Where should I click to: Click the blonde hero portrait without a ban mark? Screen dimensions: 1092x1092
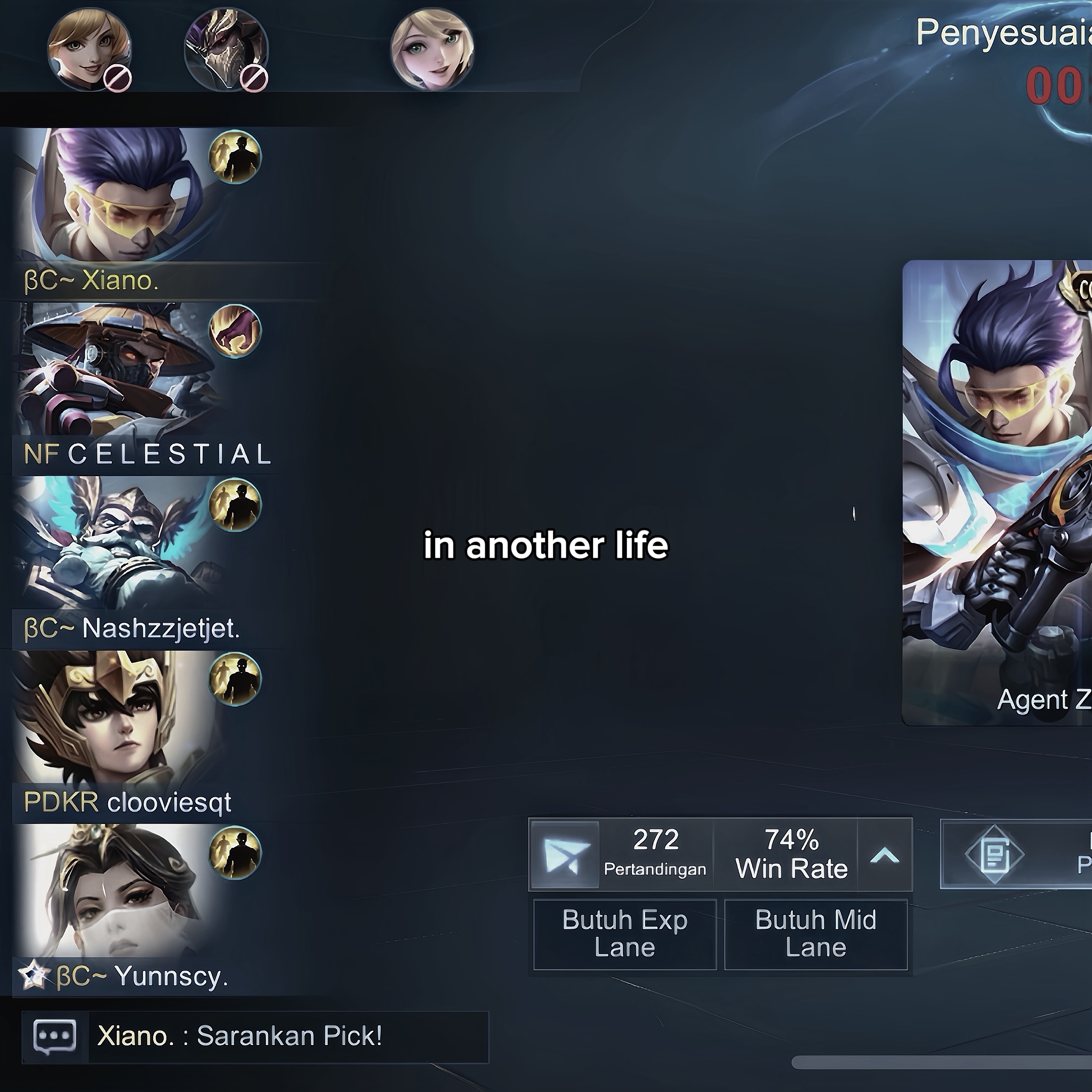pyautogui.click(x=432, y=49)
